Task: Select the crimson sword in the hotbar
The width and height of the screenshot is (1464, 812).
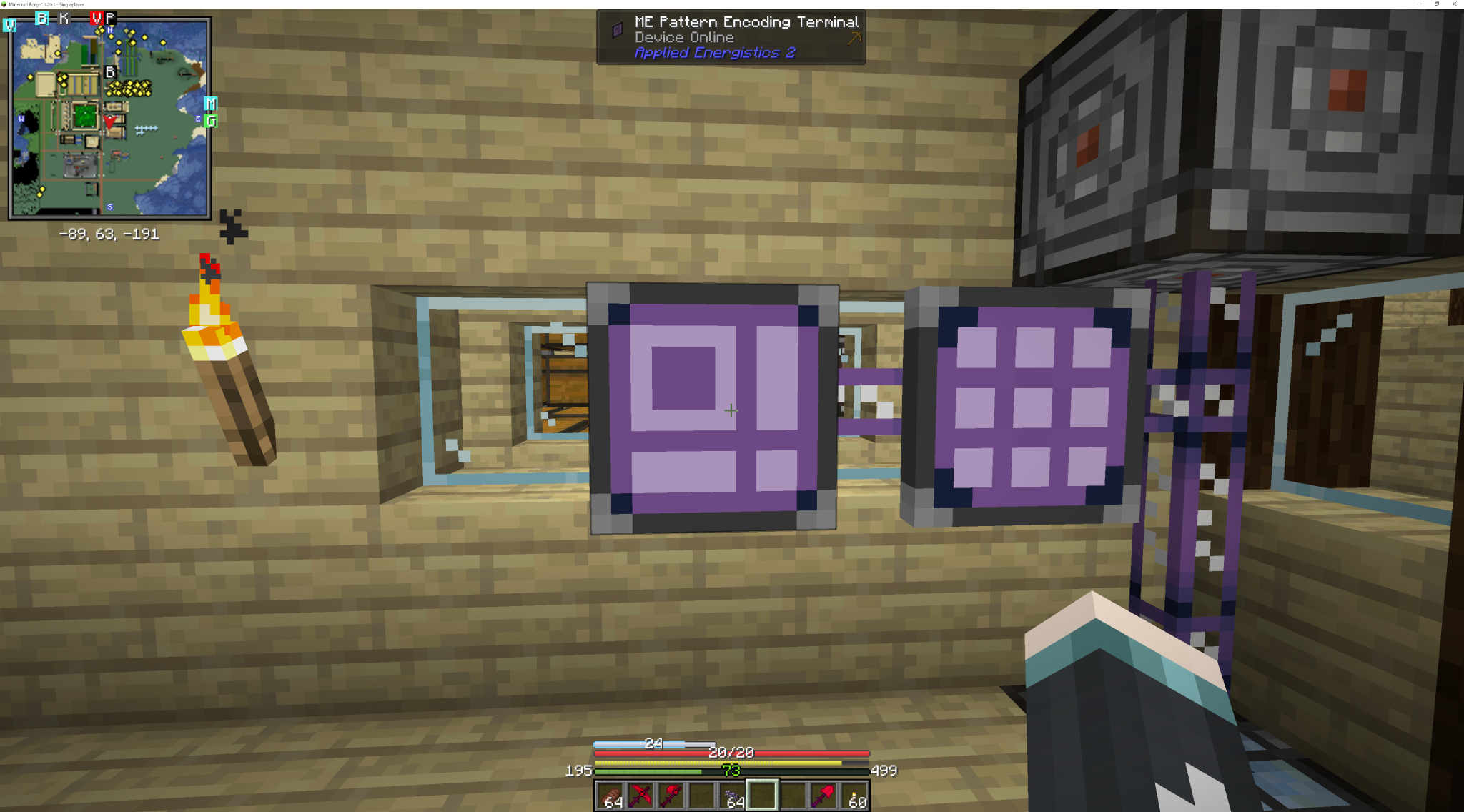Action: coord(641,796)
